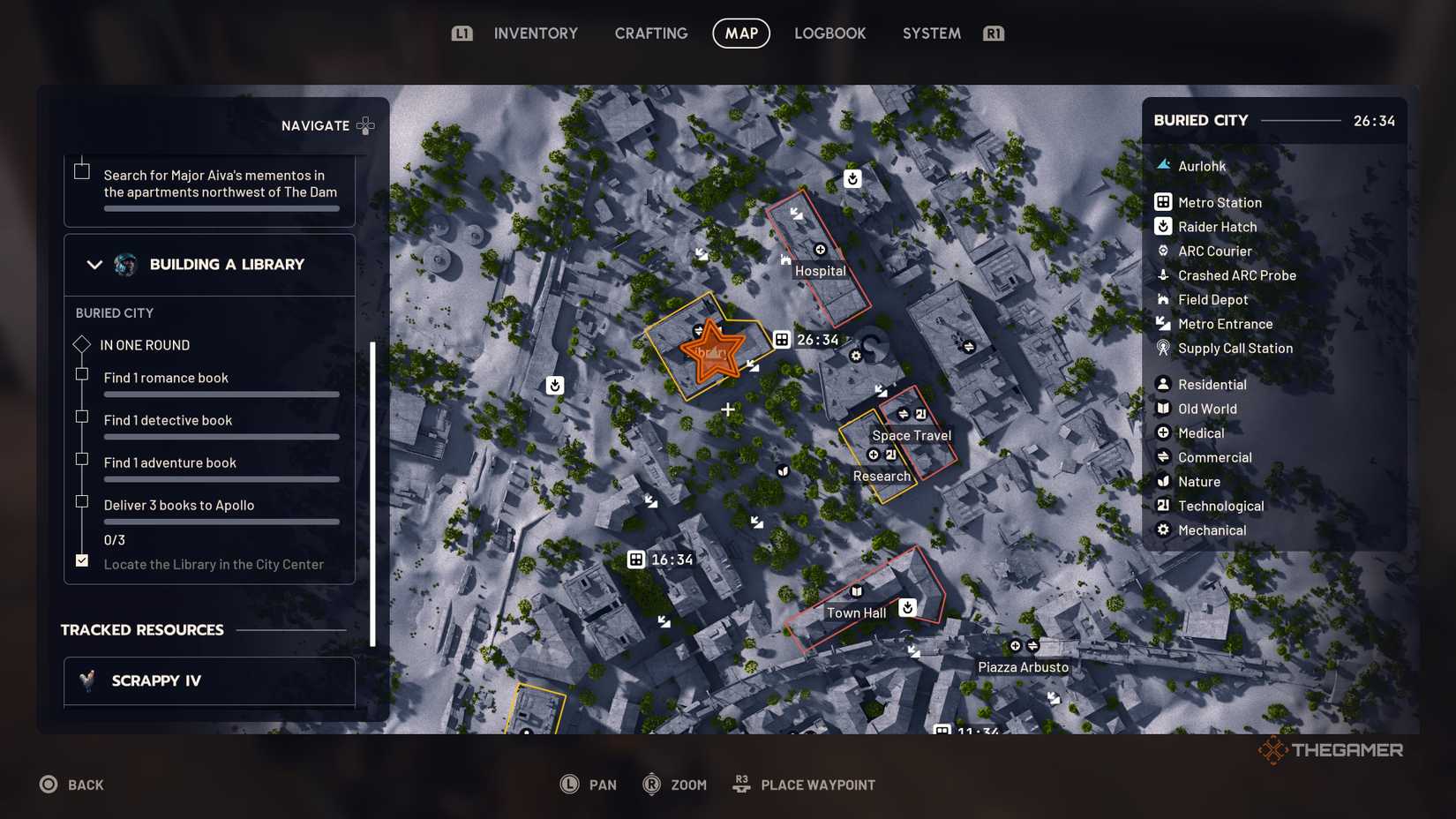Image resolution: width=1456 pixels, height=819 pixels.
Task: Click the Navigate d-pad icon
Action: coord(365,125)
